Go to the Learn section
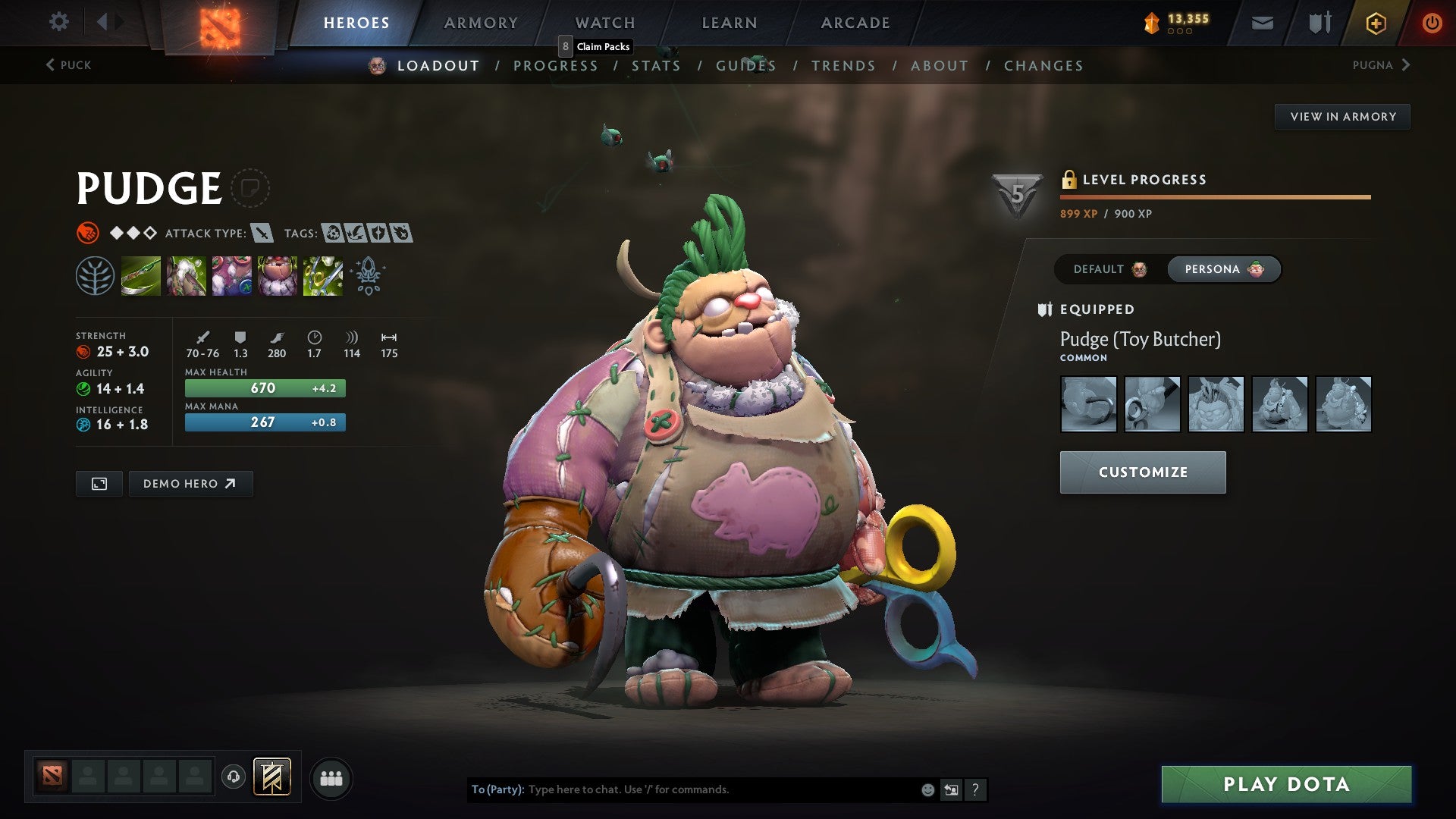The height and width of the screenshot is (819, 1456). (730, 23)
